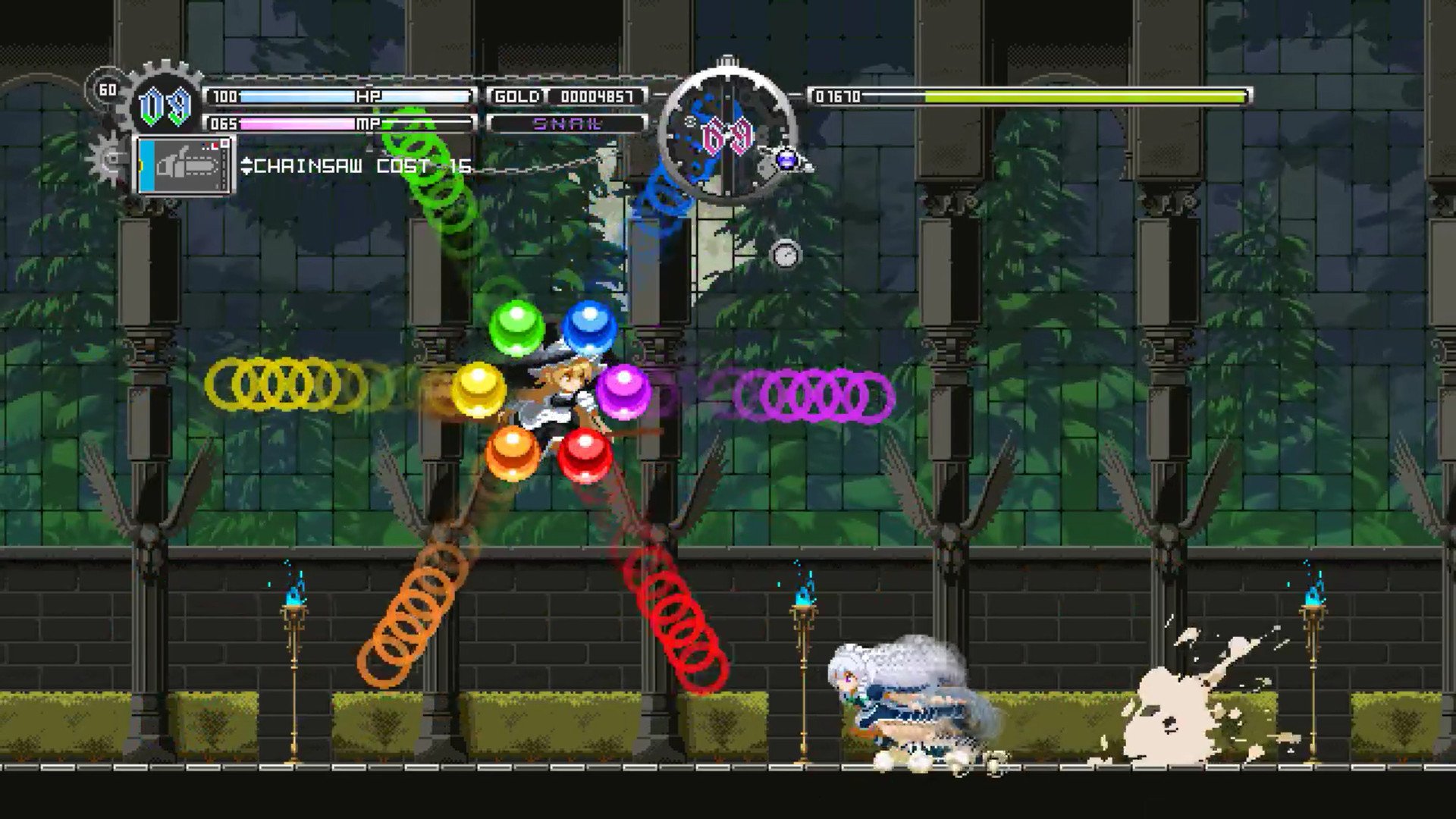
Task: Click the large stopwatch time gauge
Action: point(726,136)
